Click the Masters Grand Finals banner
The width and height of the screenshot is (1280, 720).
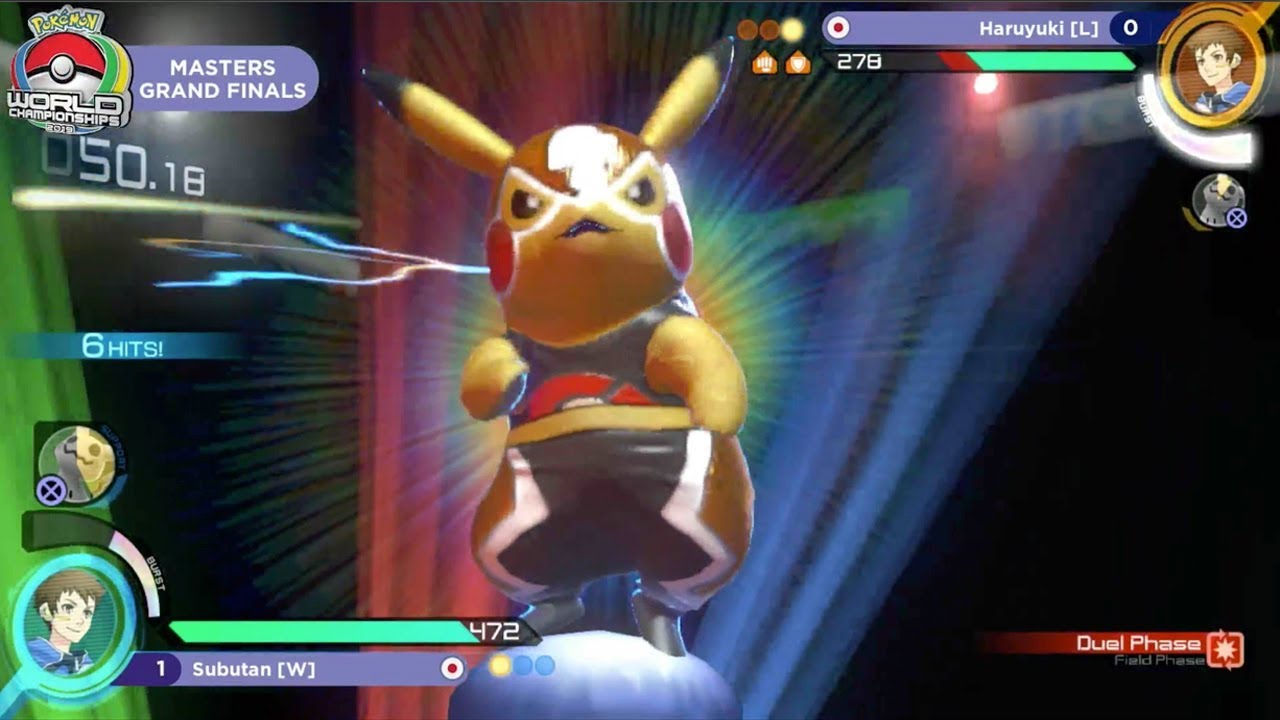(x=222, y=79)
